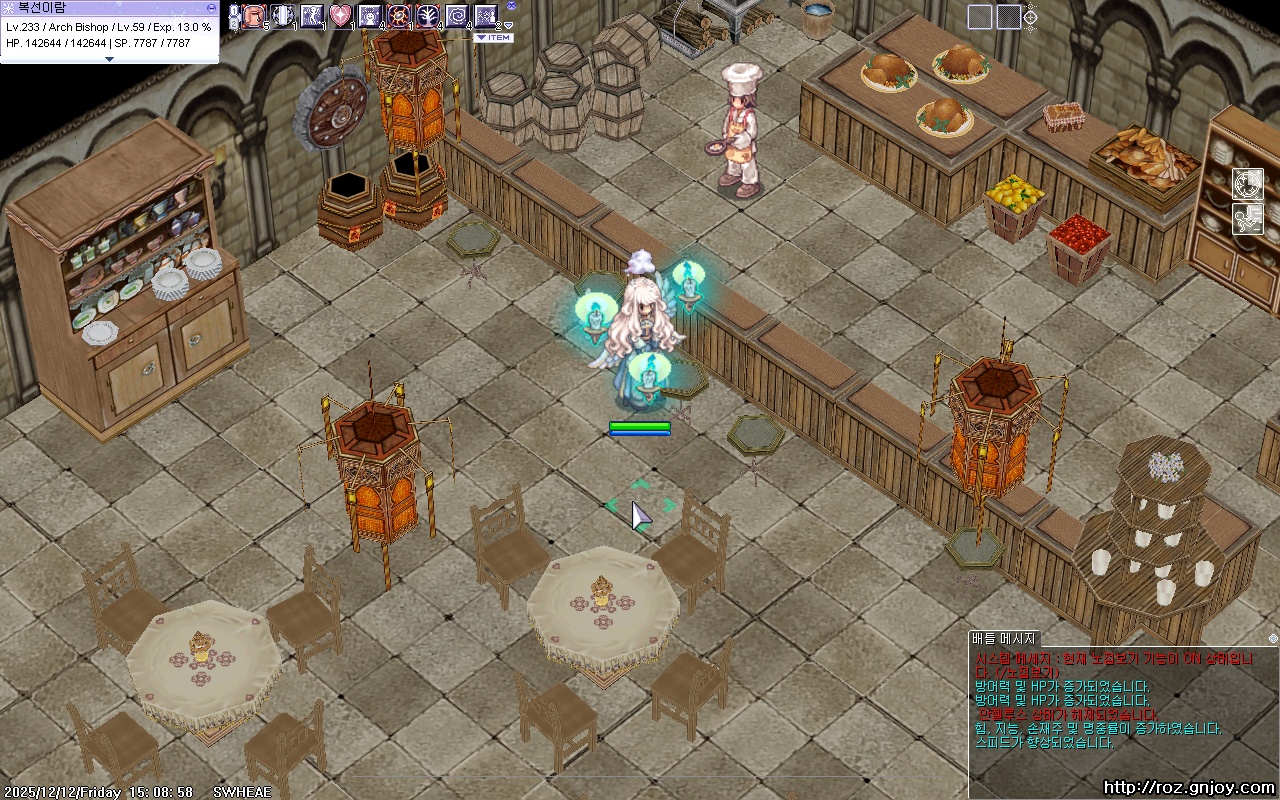The width and height of the screenshot is (1280, 800).
Task: Select the 배틀 메시지 tab
Action: [1005, 638]
